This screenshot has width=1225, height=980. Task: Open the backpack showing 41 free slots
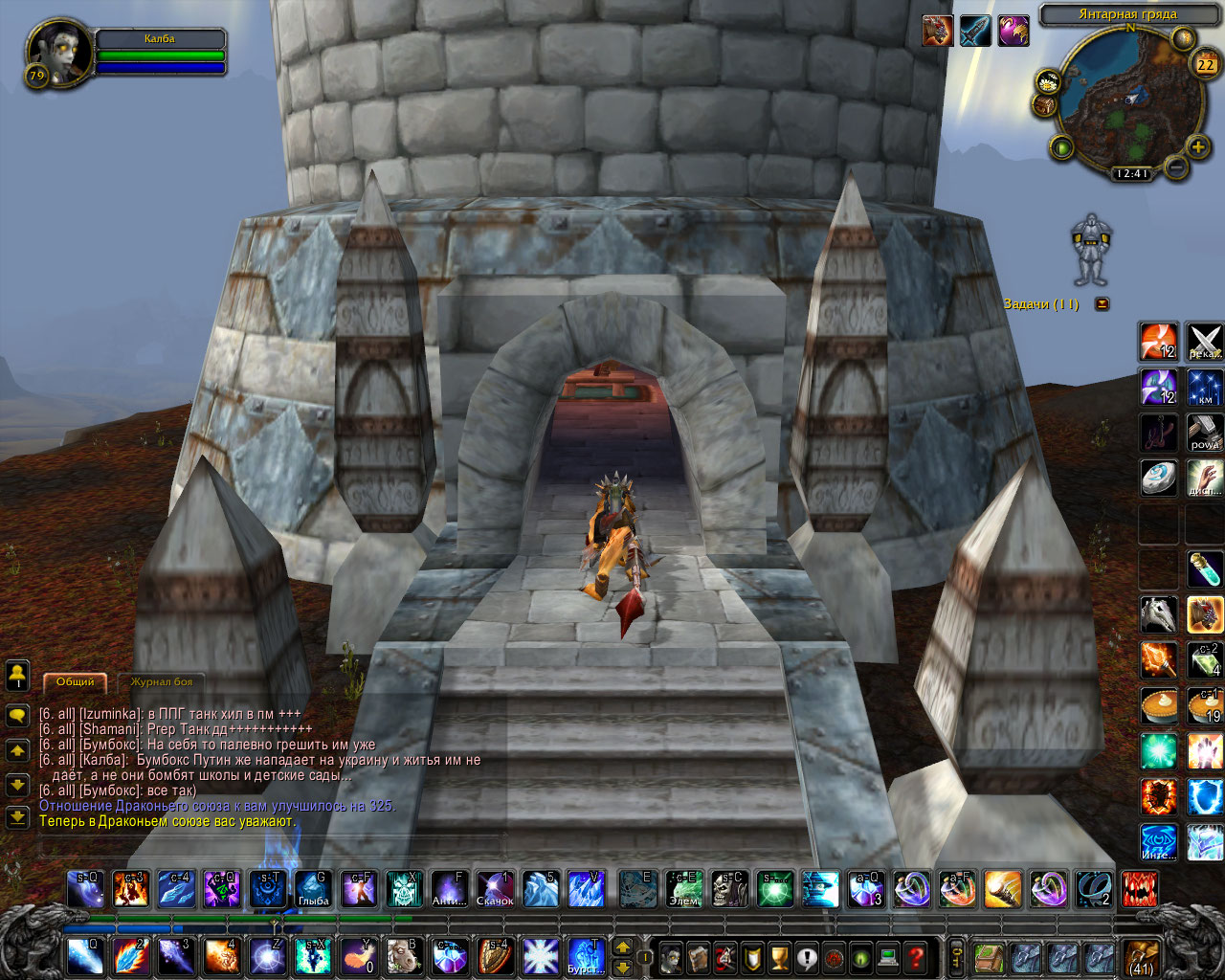(x=1141, y=956)
